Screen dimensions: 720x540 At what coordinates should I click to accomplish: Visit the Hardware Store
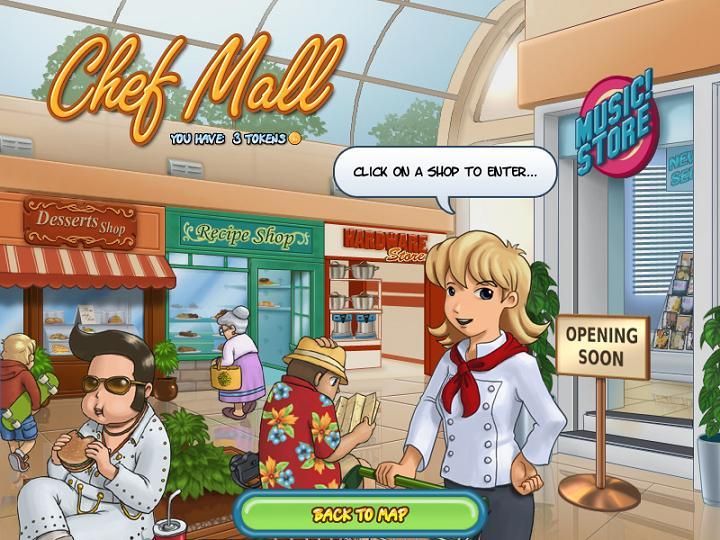pos(376,290)
